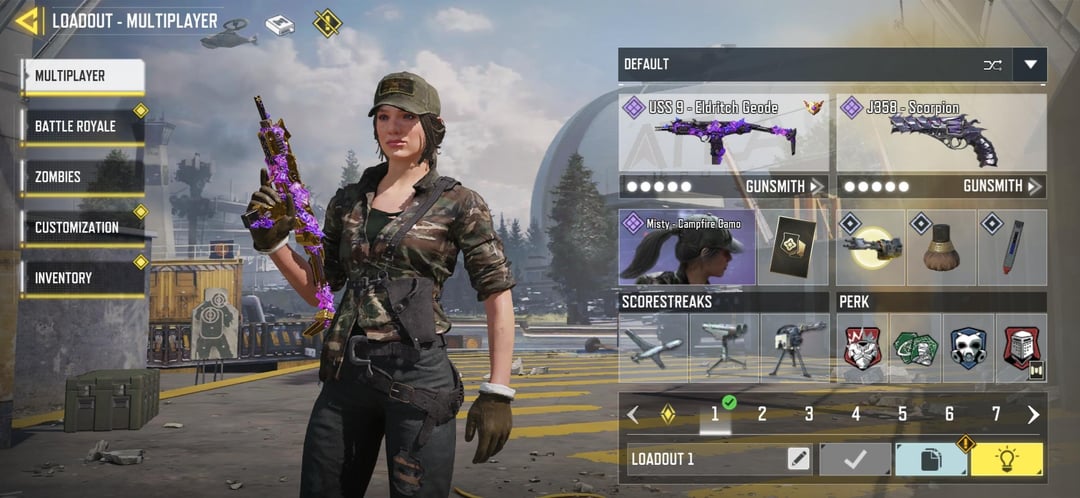The height and width of the screenshot is (498, 1080).
Task: Select the USS 9 Eldritch Geode primary weapon
Action: coord(723,133)
